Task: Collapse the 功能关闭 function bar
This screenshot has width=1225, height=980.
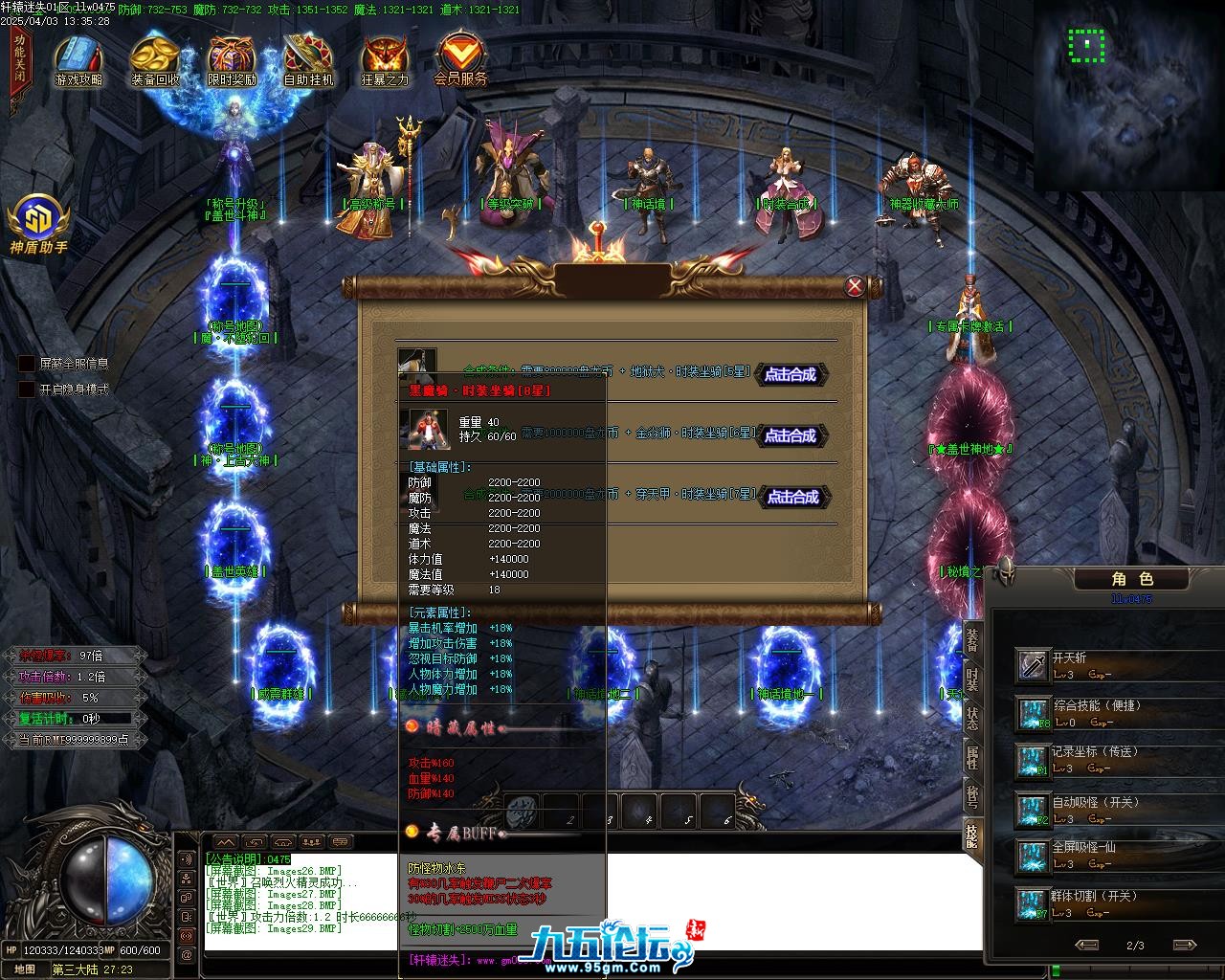Action: tap(20, 62)
